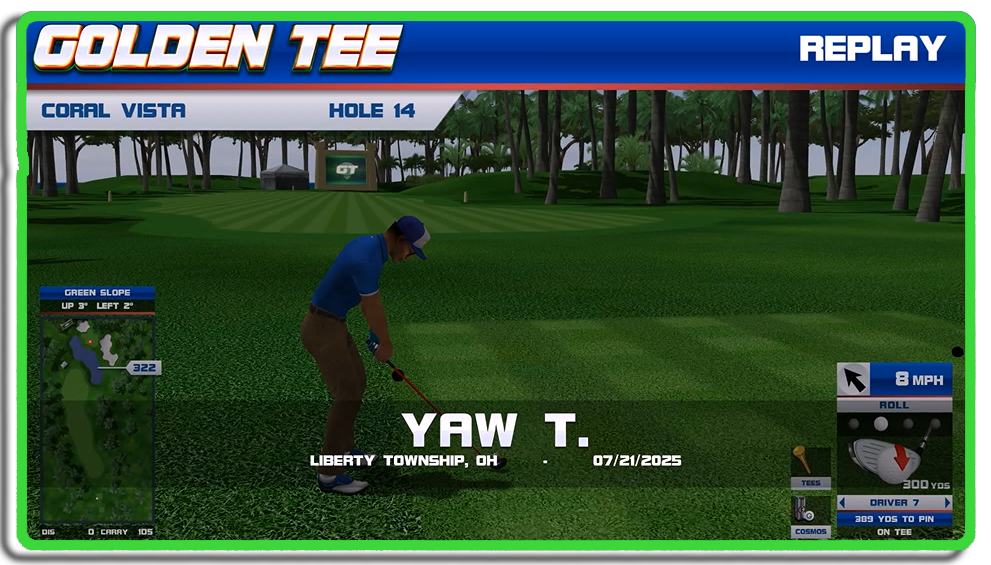Select the next club with right arrow
Viewport: 991px width, 565px height.
tap(947, 503)
